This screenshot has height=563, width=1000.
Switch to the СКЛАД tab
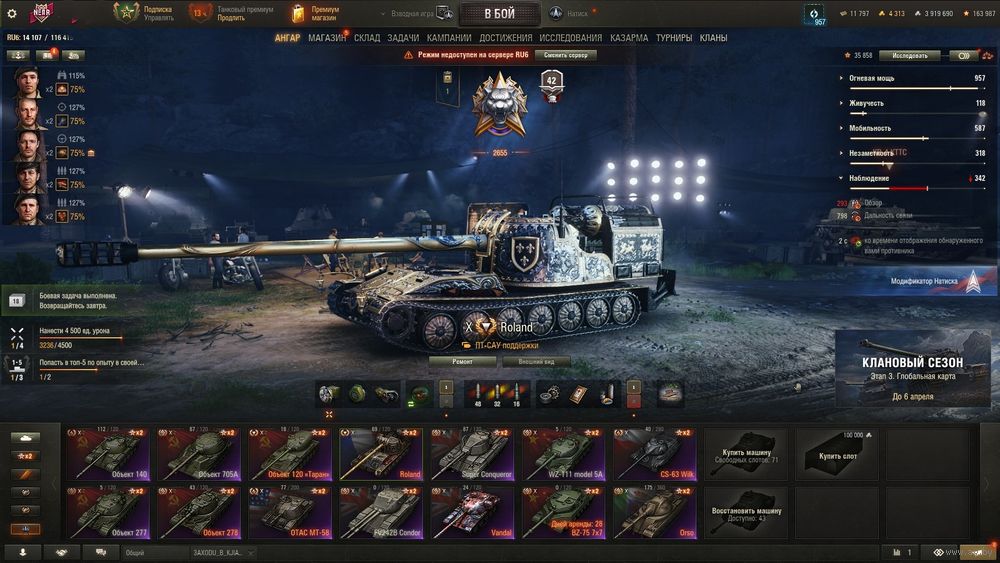point(367,38)
